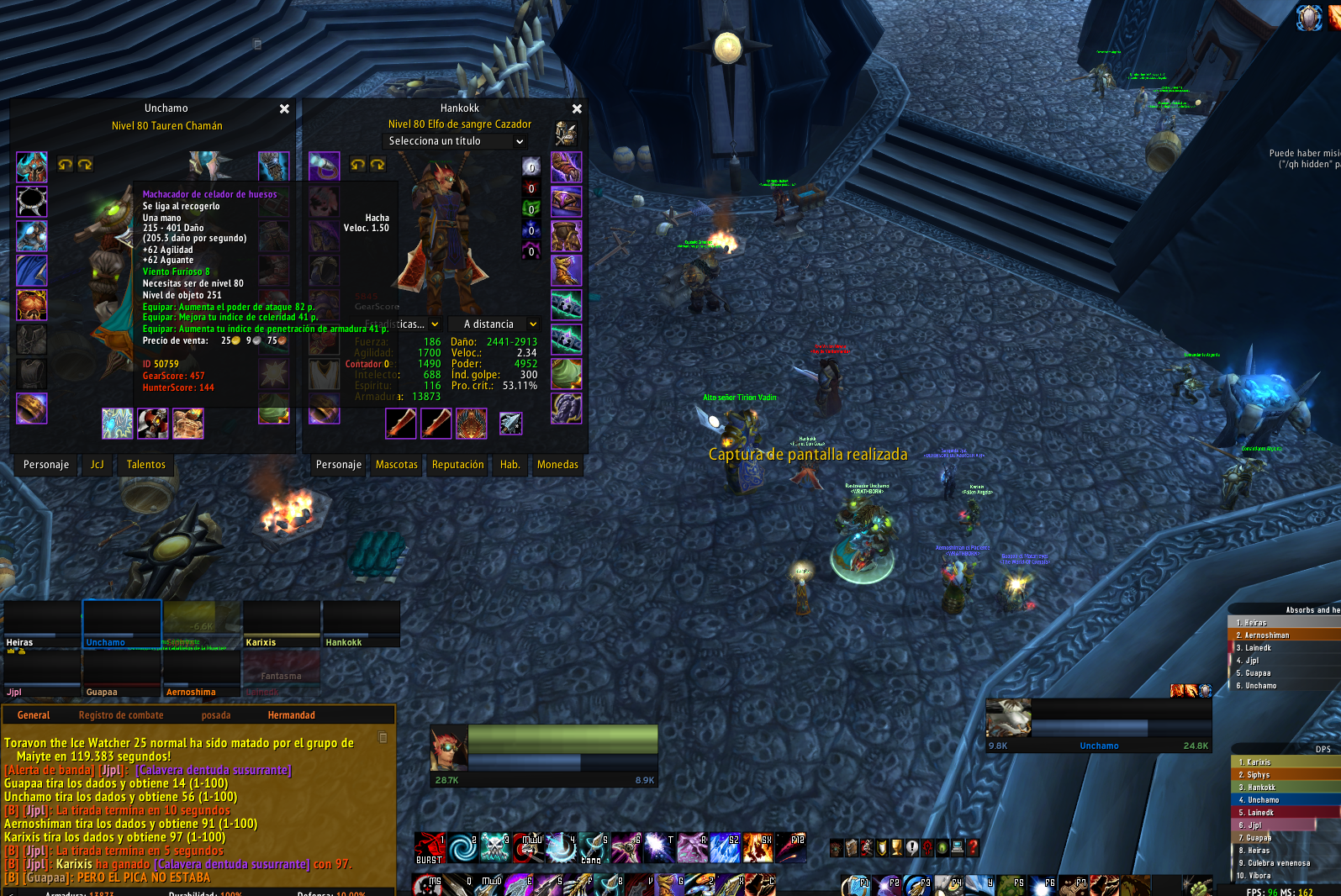Switch chat to 'Registro de combate'
1341x896 pixels.
tap(121, 715)
